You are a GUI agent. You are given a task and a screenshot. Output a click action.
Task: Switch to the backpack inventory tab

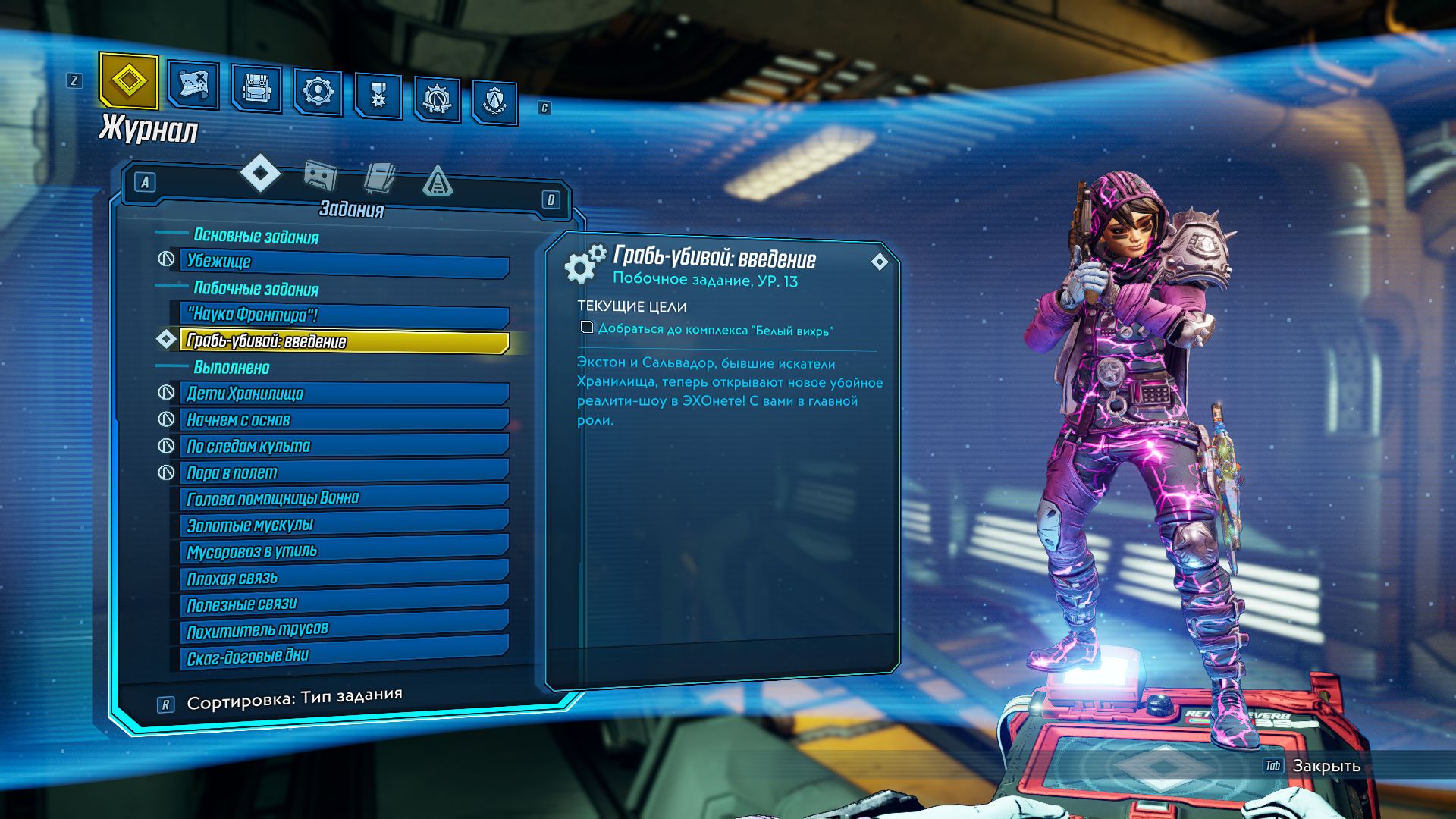[x=256, y=89]
